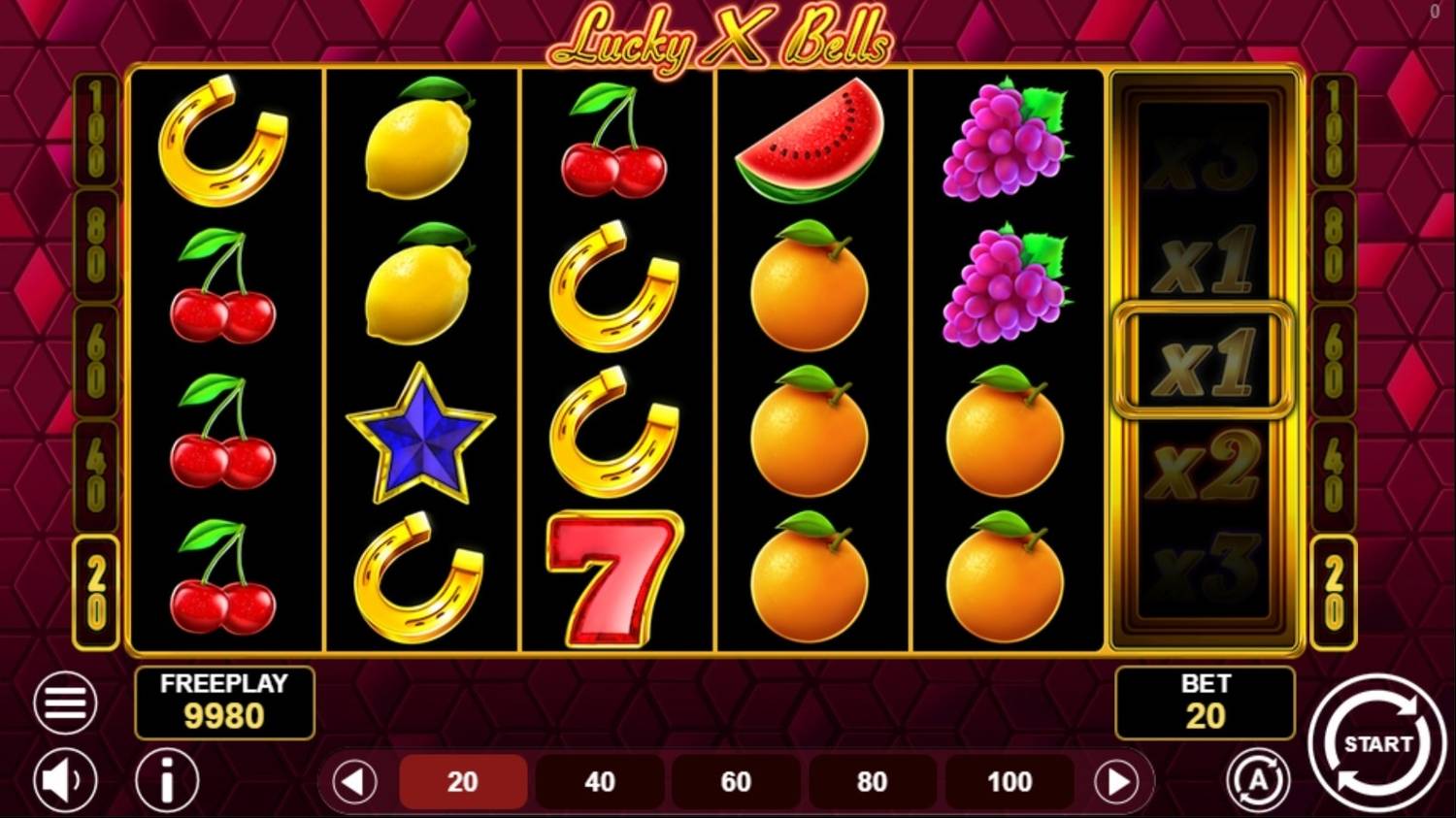This screenshot has height=818, width=1456.
Task: Set the bet to 60
Action: pyautogui.click(x=736, y=779)
